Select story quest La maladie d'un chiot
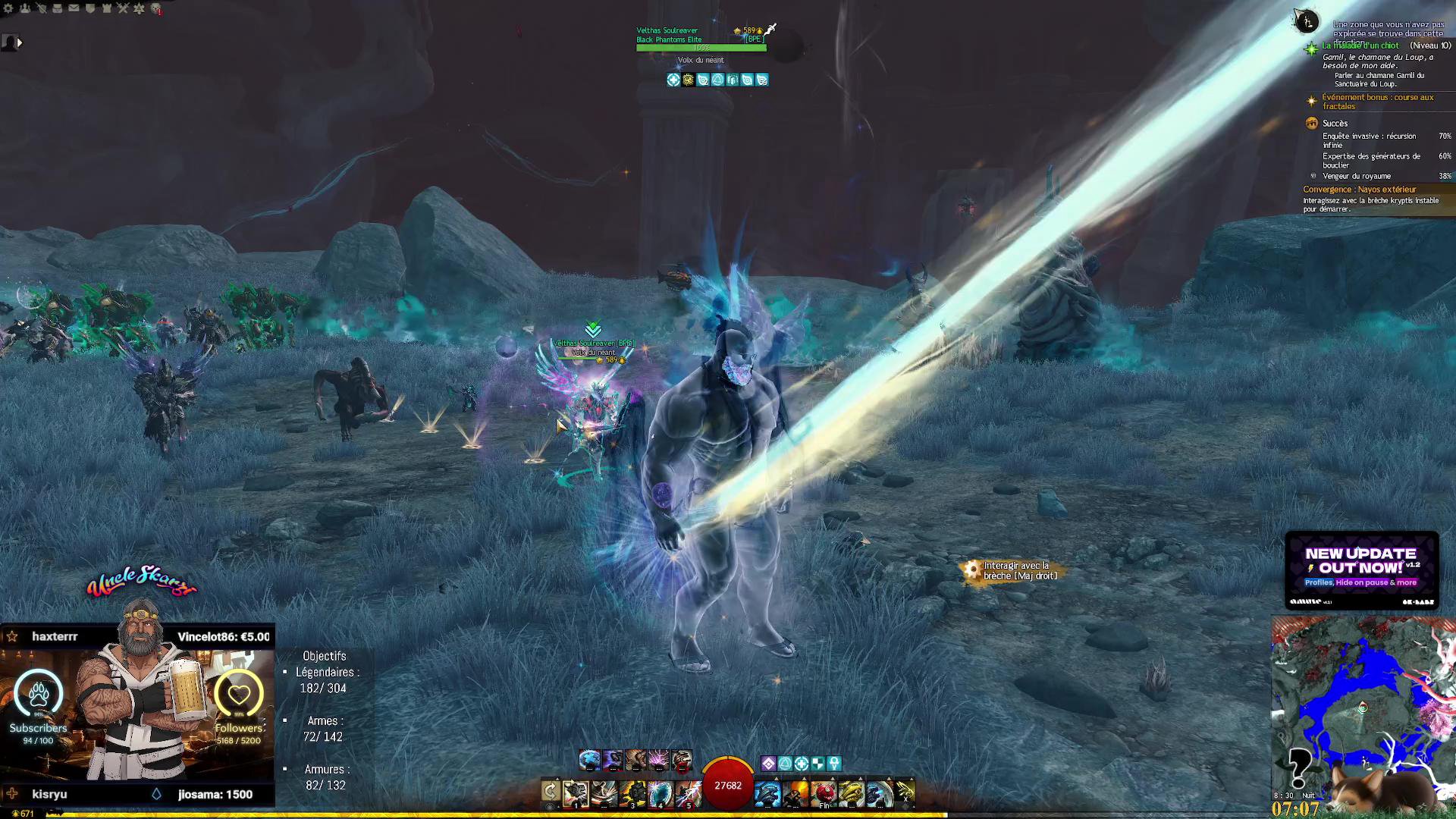1456x819 pixels. (x=1360, y=45)
